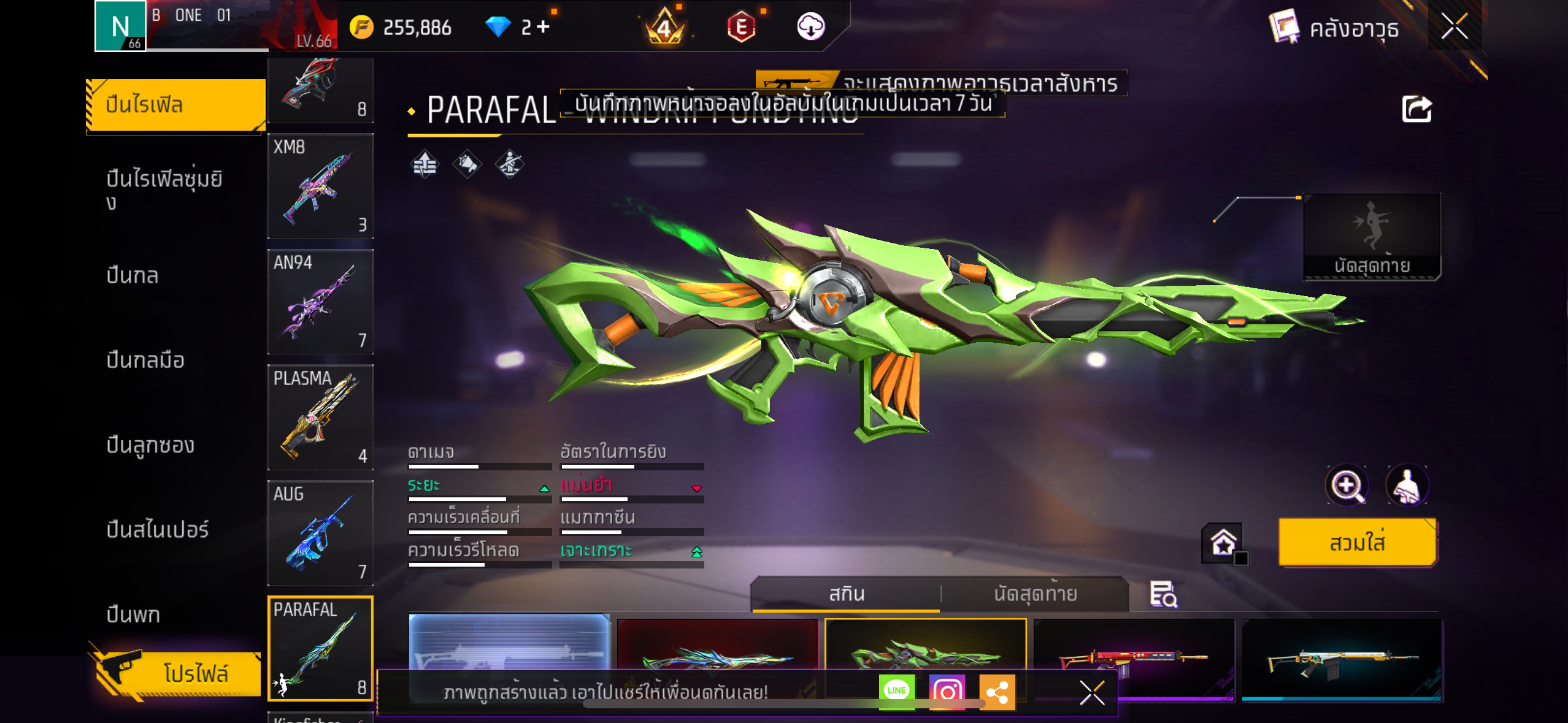Select the ปืนไรเฟิล rifle category

175,105
